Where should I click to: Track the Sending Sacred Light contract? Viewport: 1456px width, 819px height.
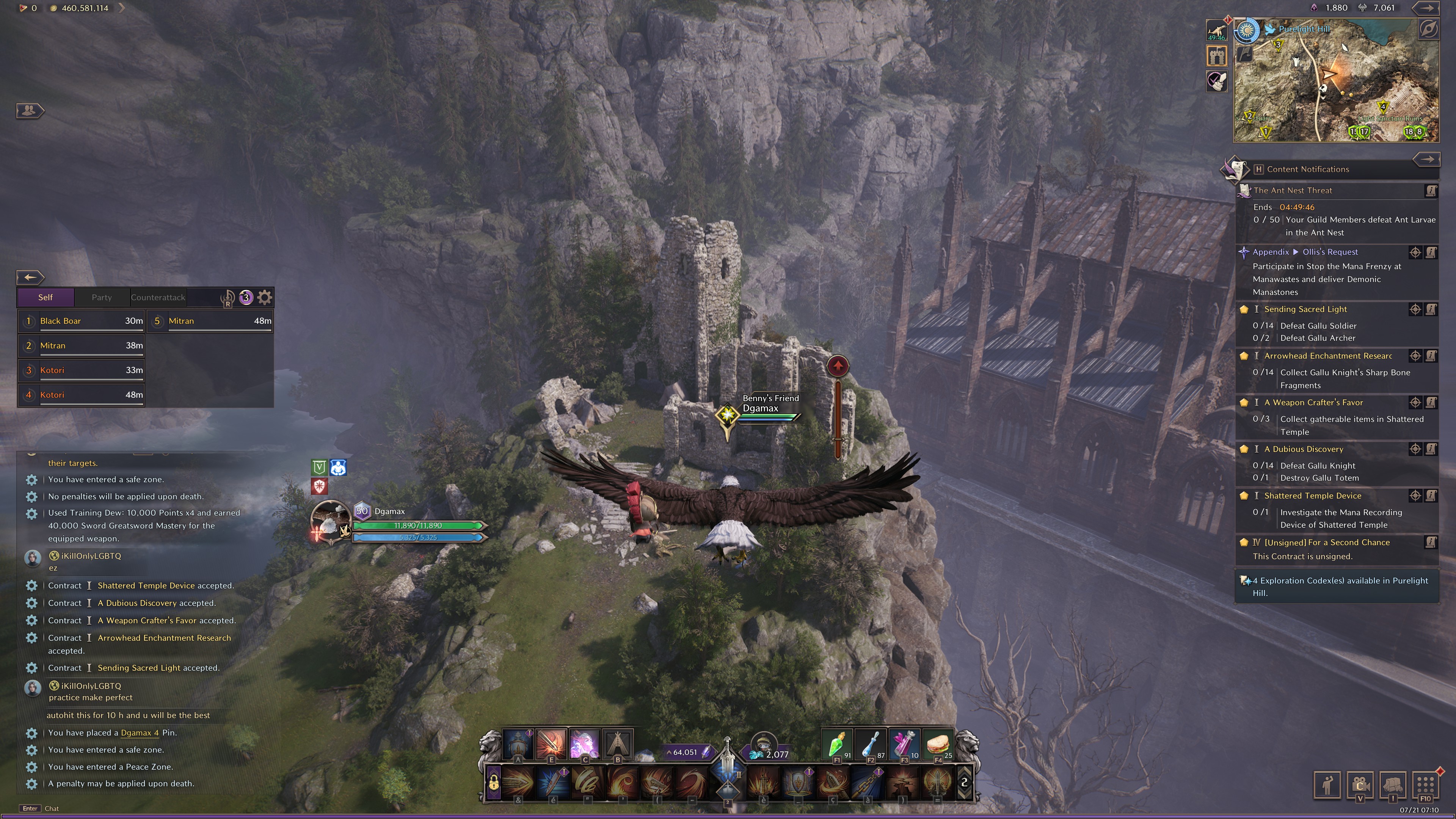click(x=1415, y=309)
